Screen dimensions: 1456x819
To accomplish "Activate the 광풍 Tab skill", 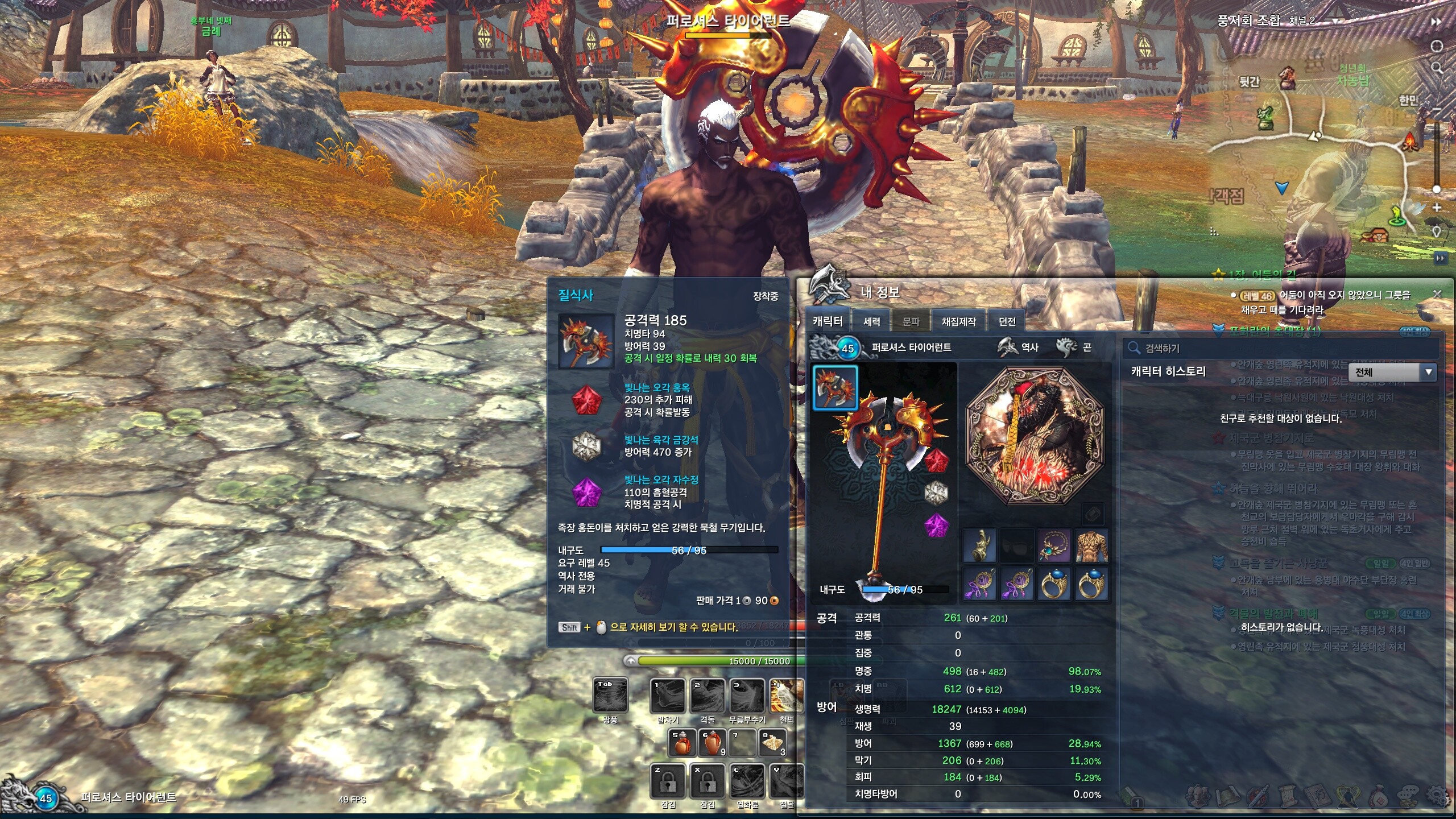I will point(610,695).
